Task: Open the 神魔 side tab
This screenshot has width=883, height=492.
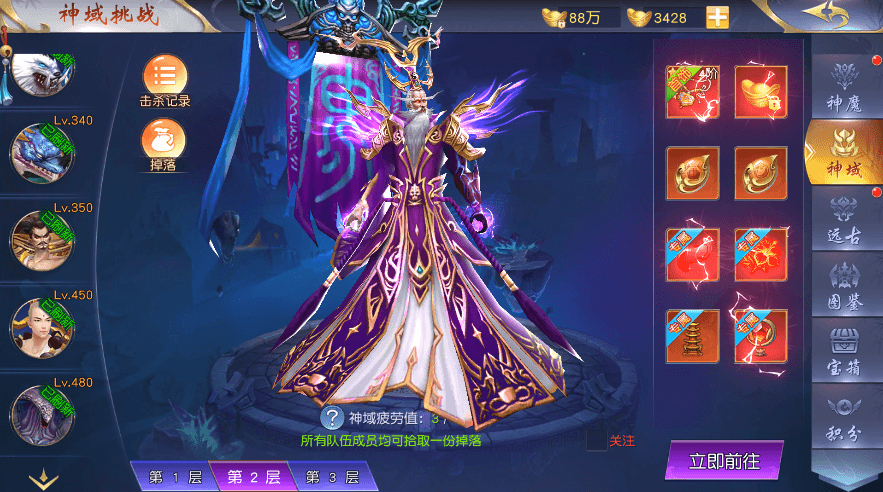Action: (845, 85)
